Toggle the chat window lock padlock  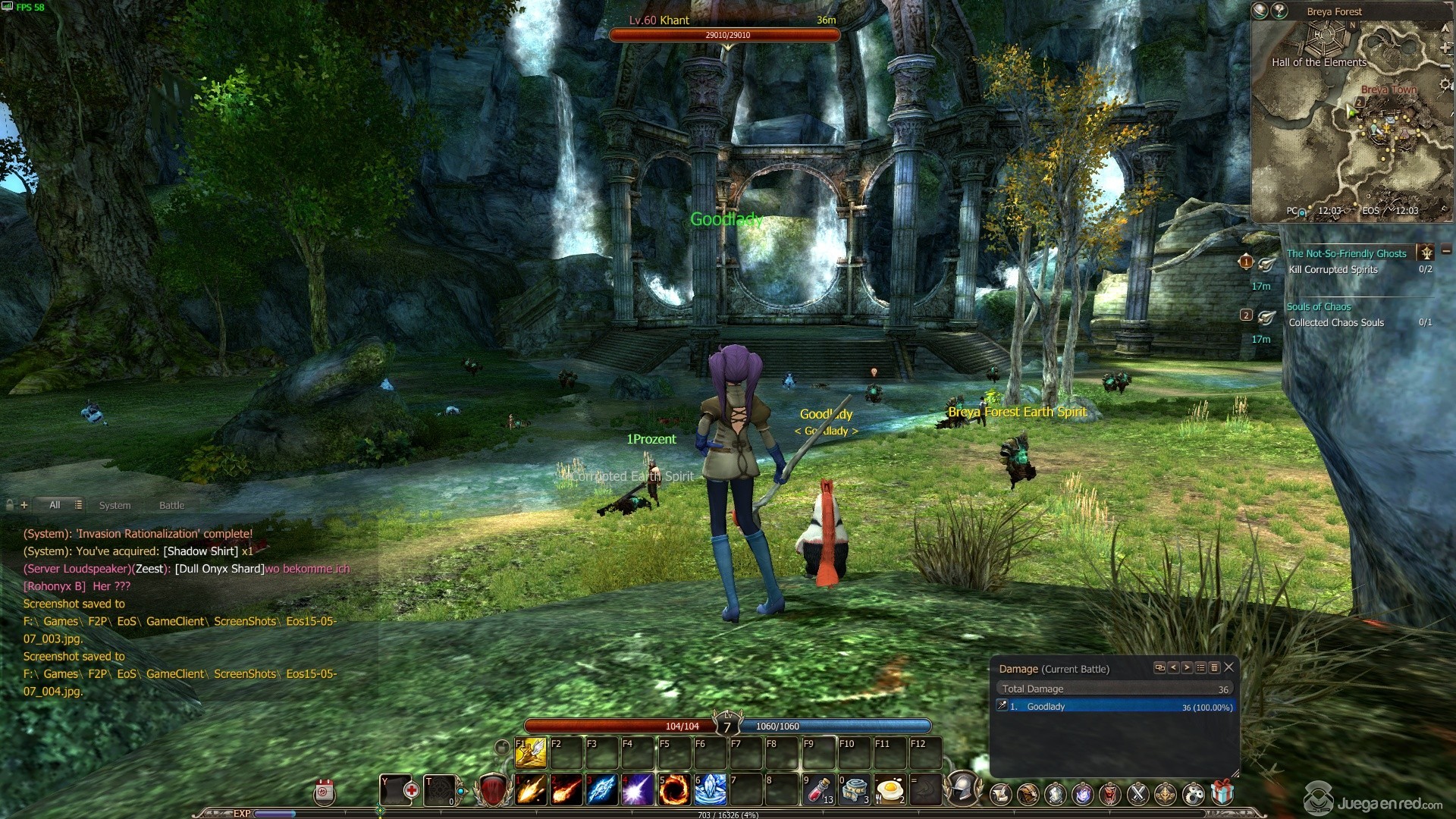click(9, 504)
